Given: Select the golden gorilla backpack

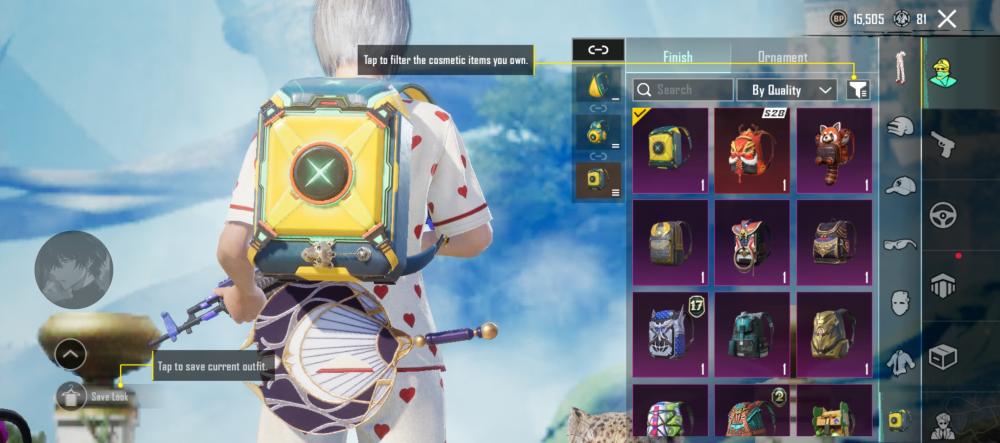Looking at the screenshot, I should pos(834,335).
